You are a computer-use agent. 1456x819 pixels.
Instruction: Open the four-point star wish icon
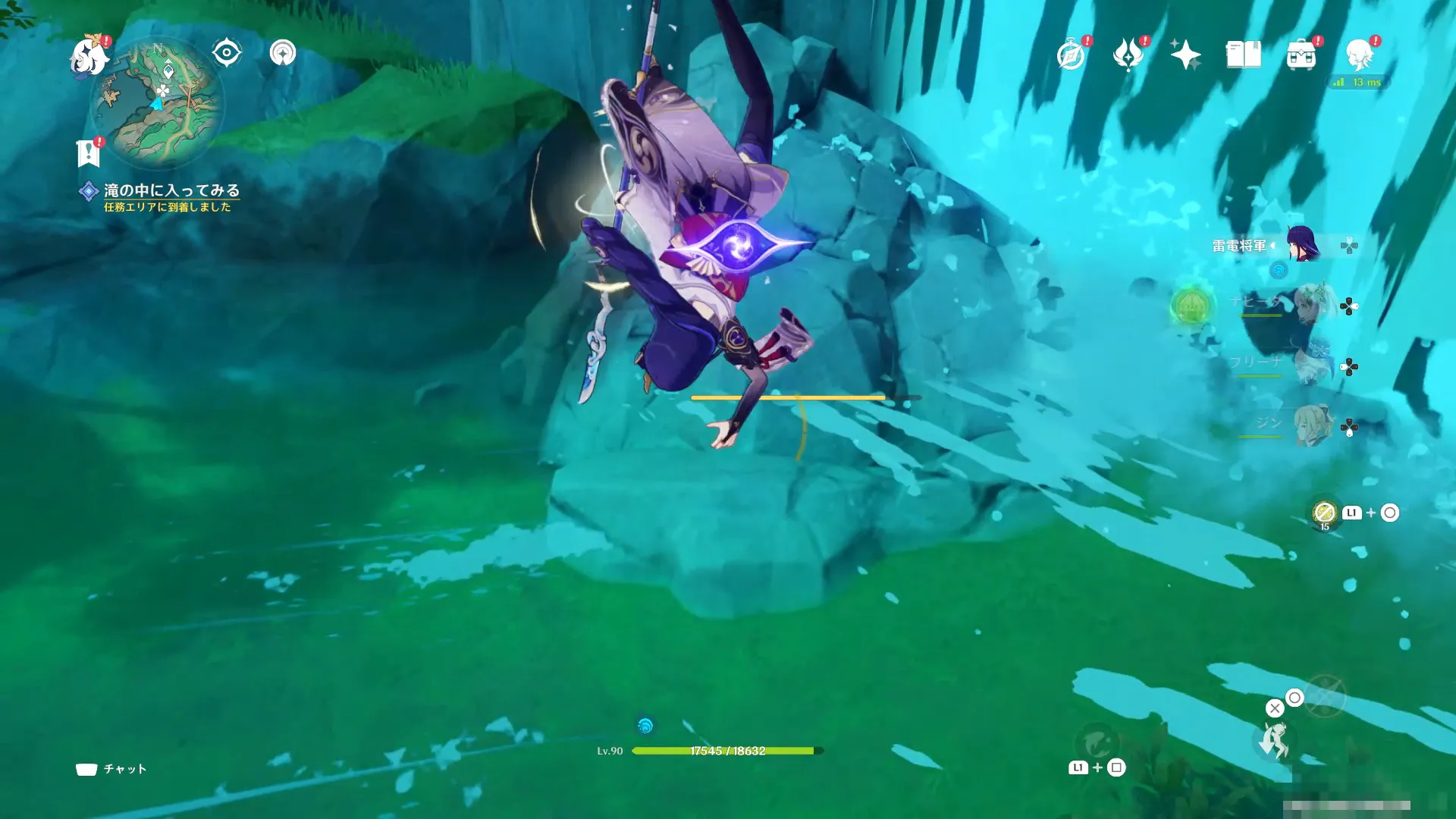click(1185, 55)
